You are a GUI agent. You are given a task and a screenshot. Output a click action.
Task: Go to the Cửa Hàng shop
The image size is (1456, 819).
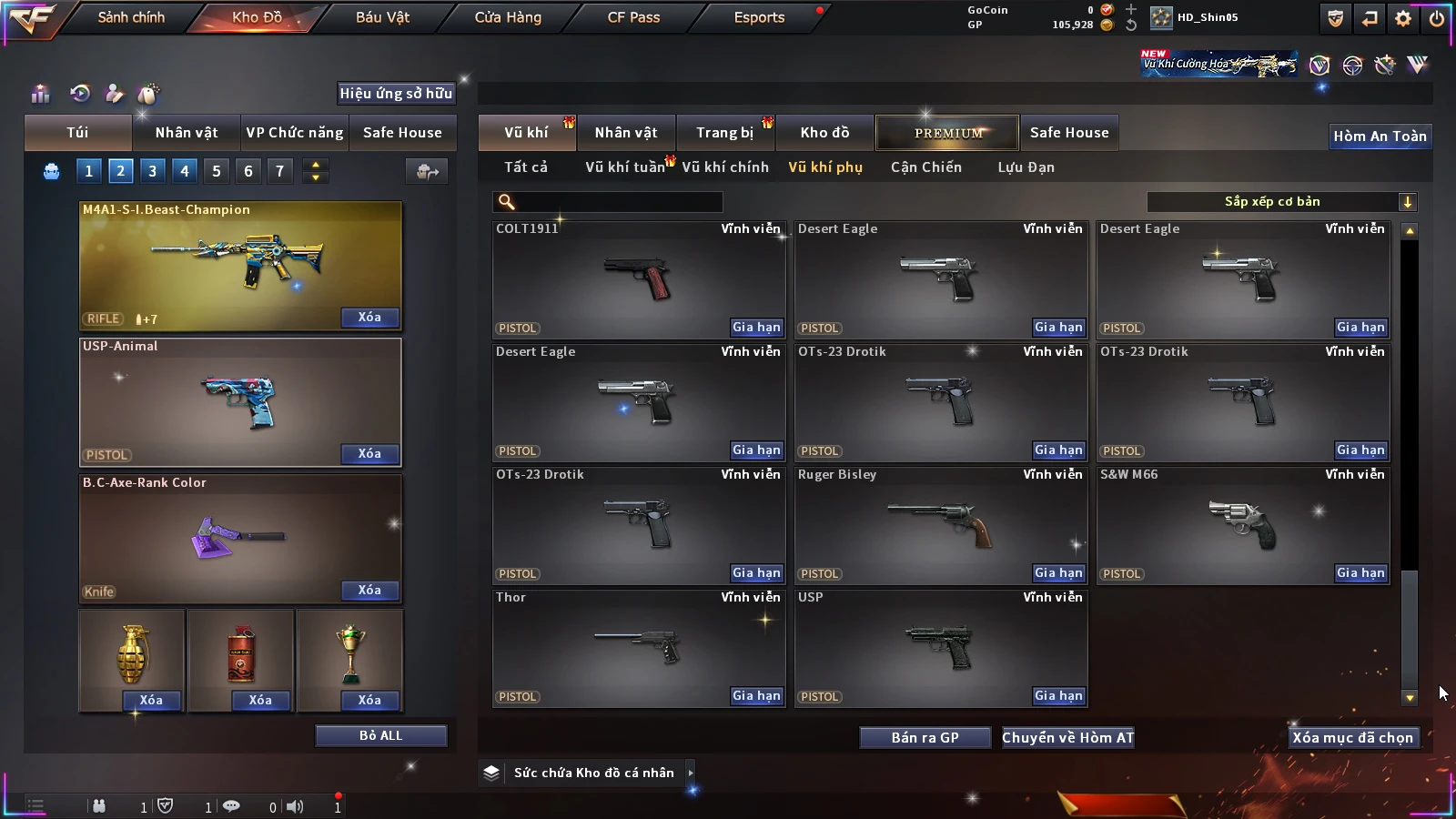pos(508,17)
